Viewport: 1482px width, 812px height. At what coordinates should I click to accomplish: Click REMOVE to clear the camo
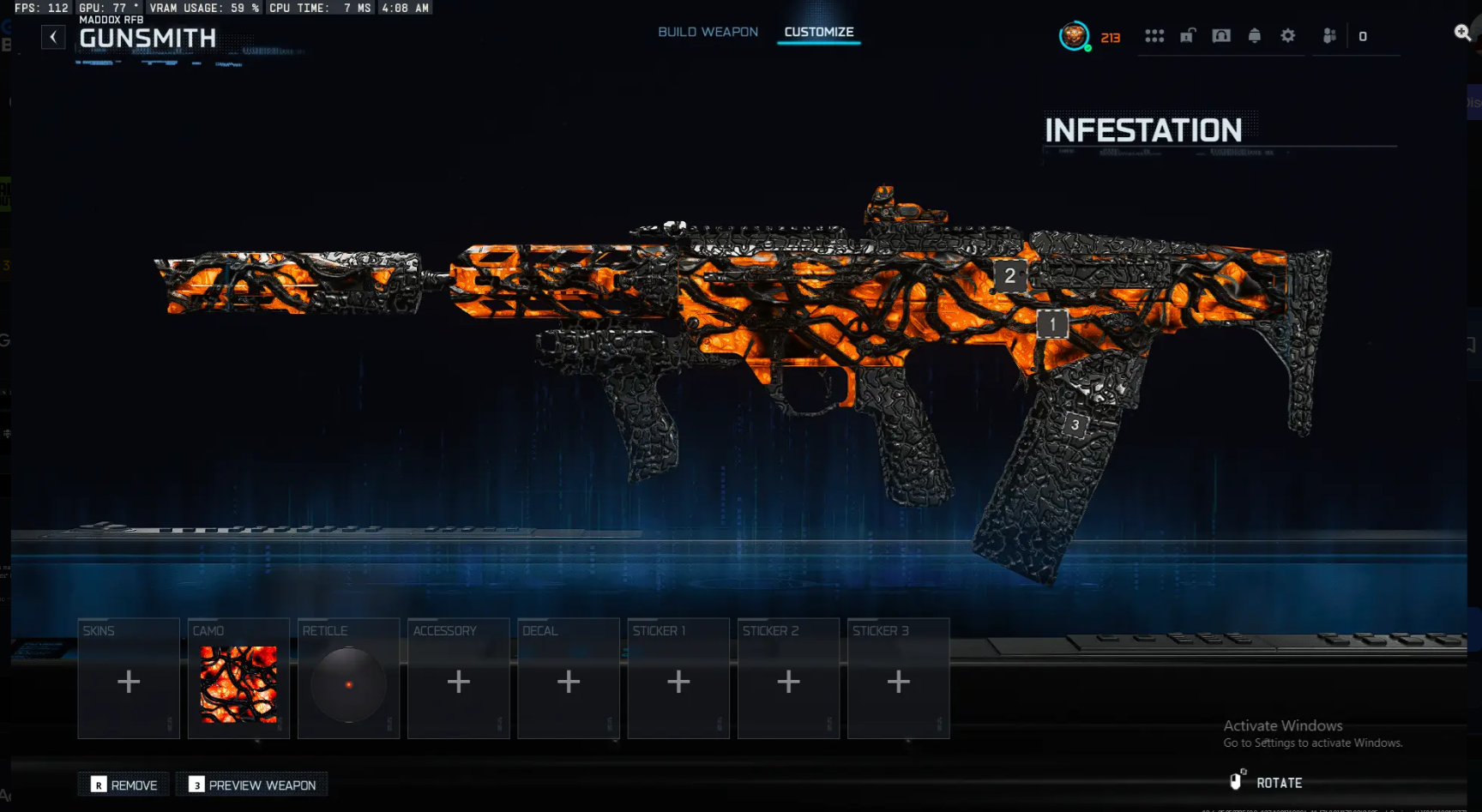pos(123,785)
